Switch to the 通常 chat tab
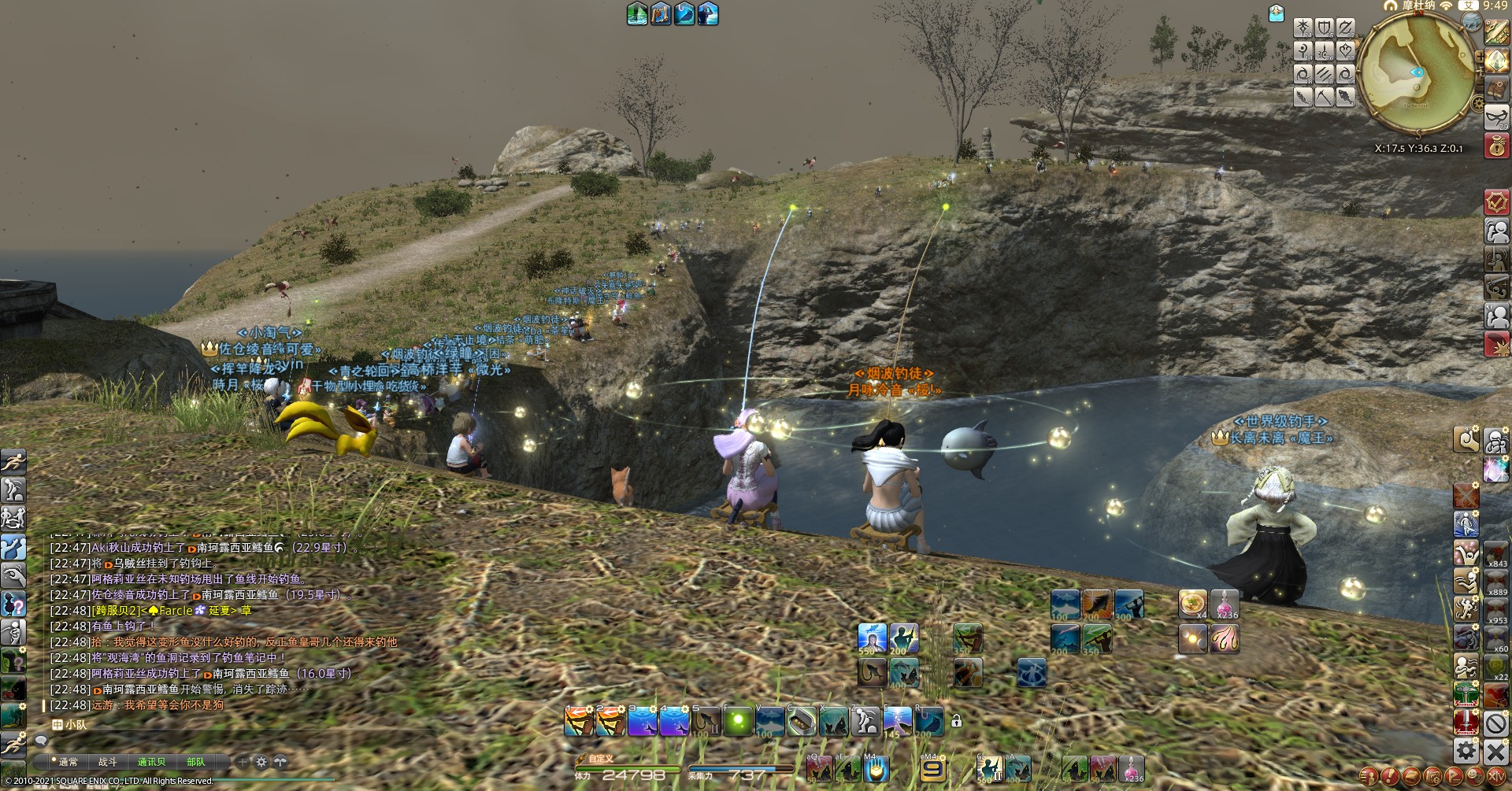Screen dimensions: 1512x791 point(68,762)
